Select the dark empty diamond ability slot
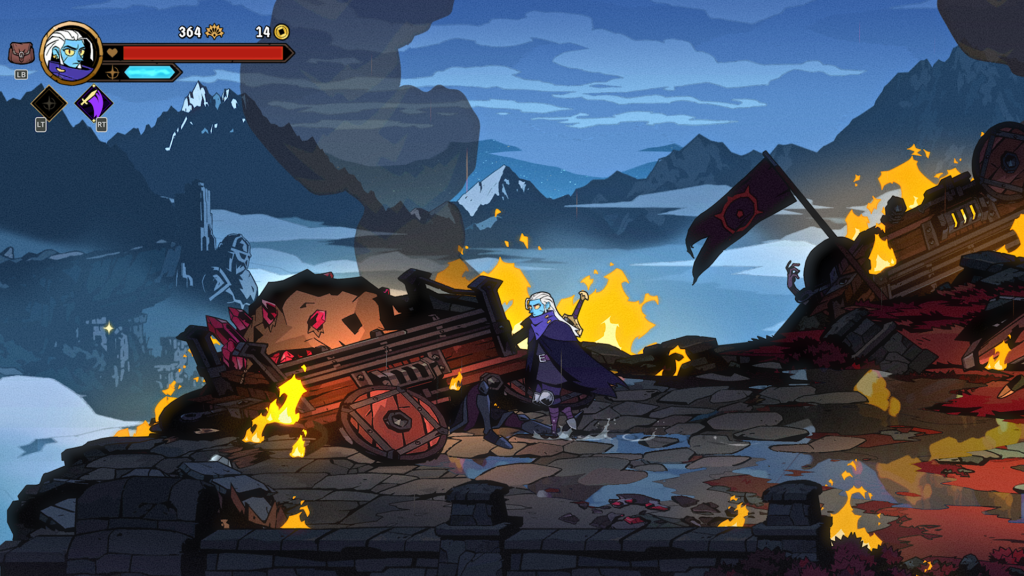Screen dimensions: 1024x576 [49, 103]
